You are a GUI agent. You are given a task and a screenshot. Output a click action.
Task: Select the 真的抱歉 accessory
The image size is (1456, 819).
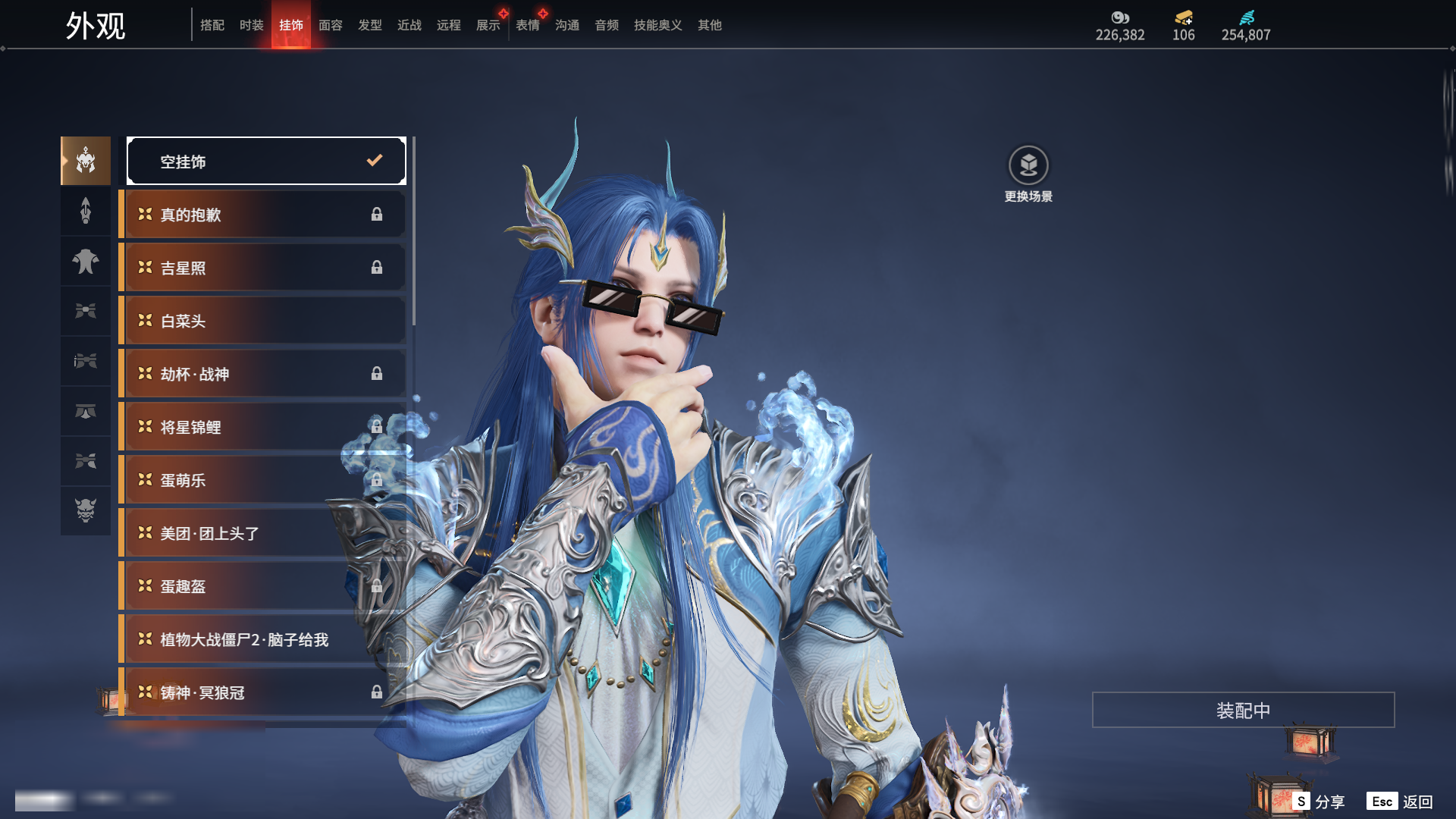tap(262, 215)
